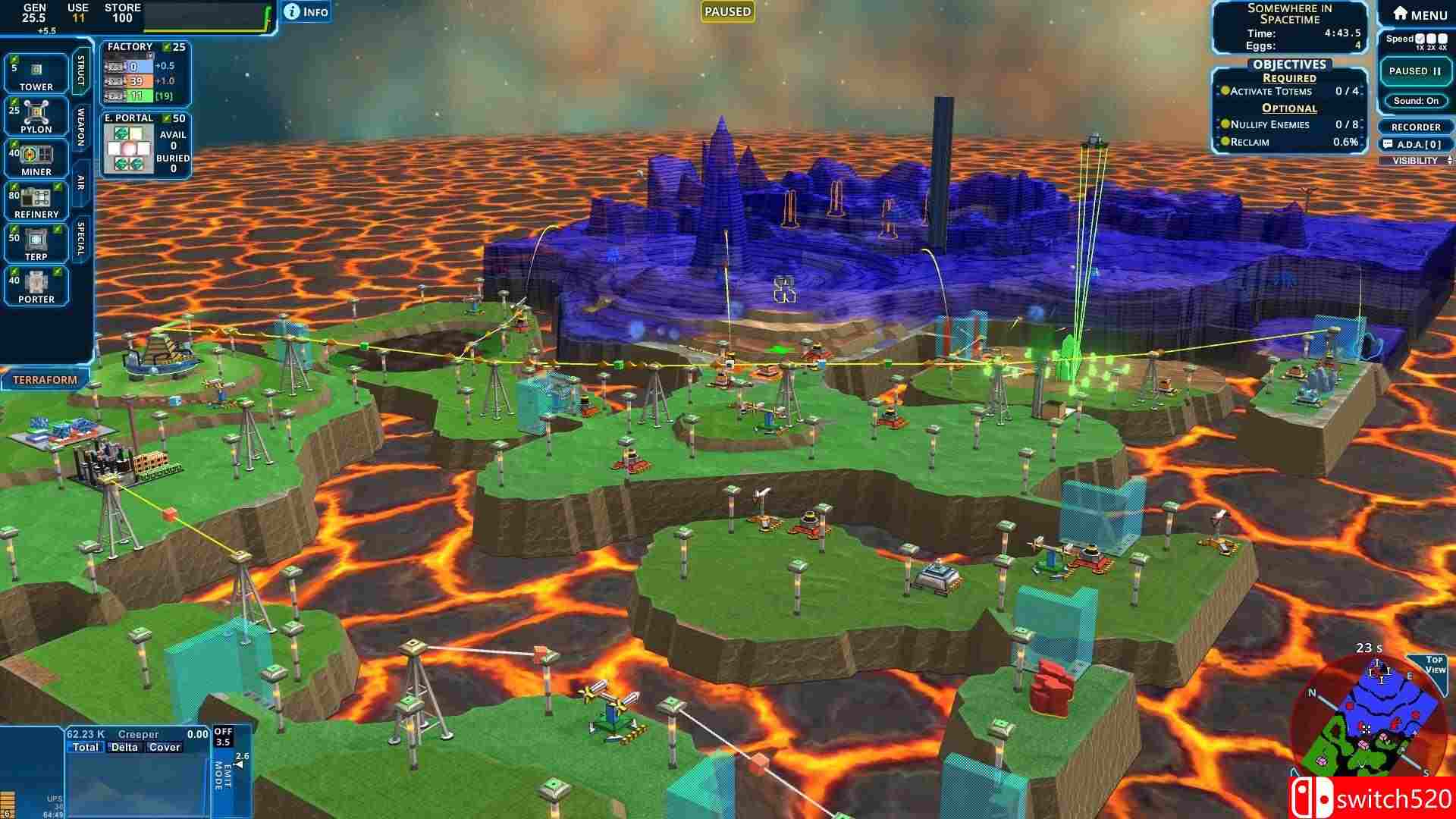Image resolution: width=1456 pixels, height=819 pixels.
Task: Turn Sound off
Action: (1415, 102)
